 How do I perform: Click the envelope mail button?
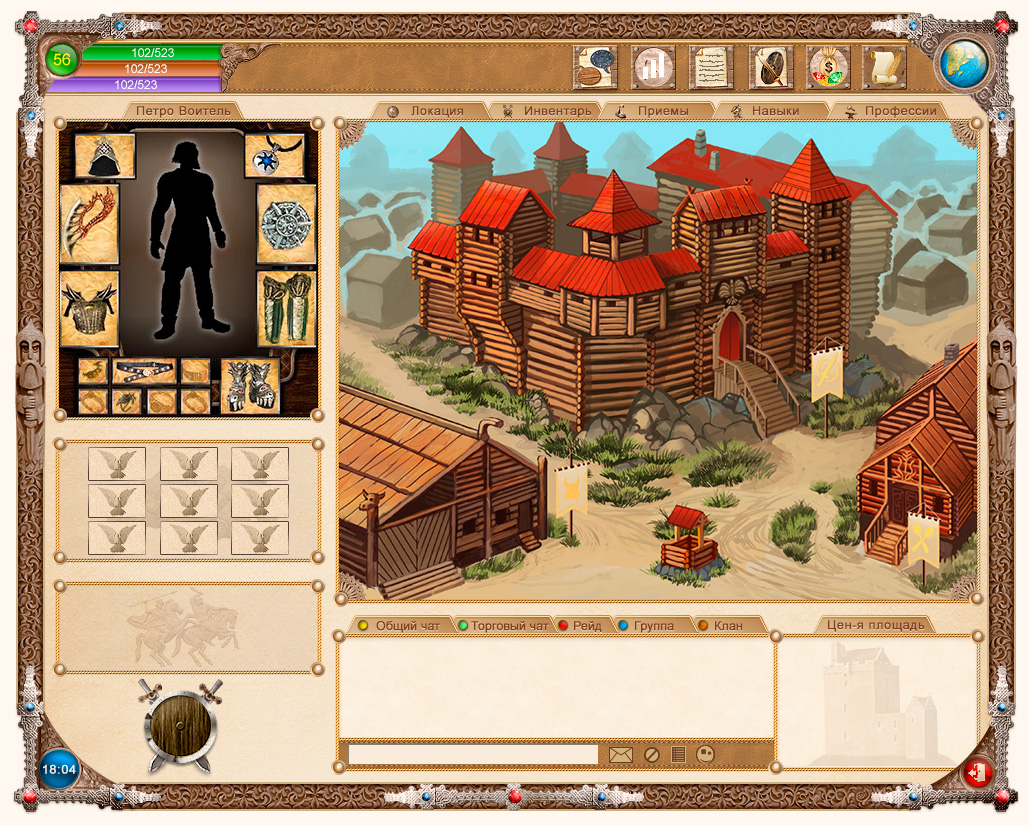pyautogui.click(x=621, y=754)
